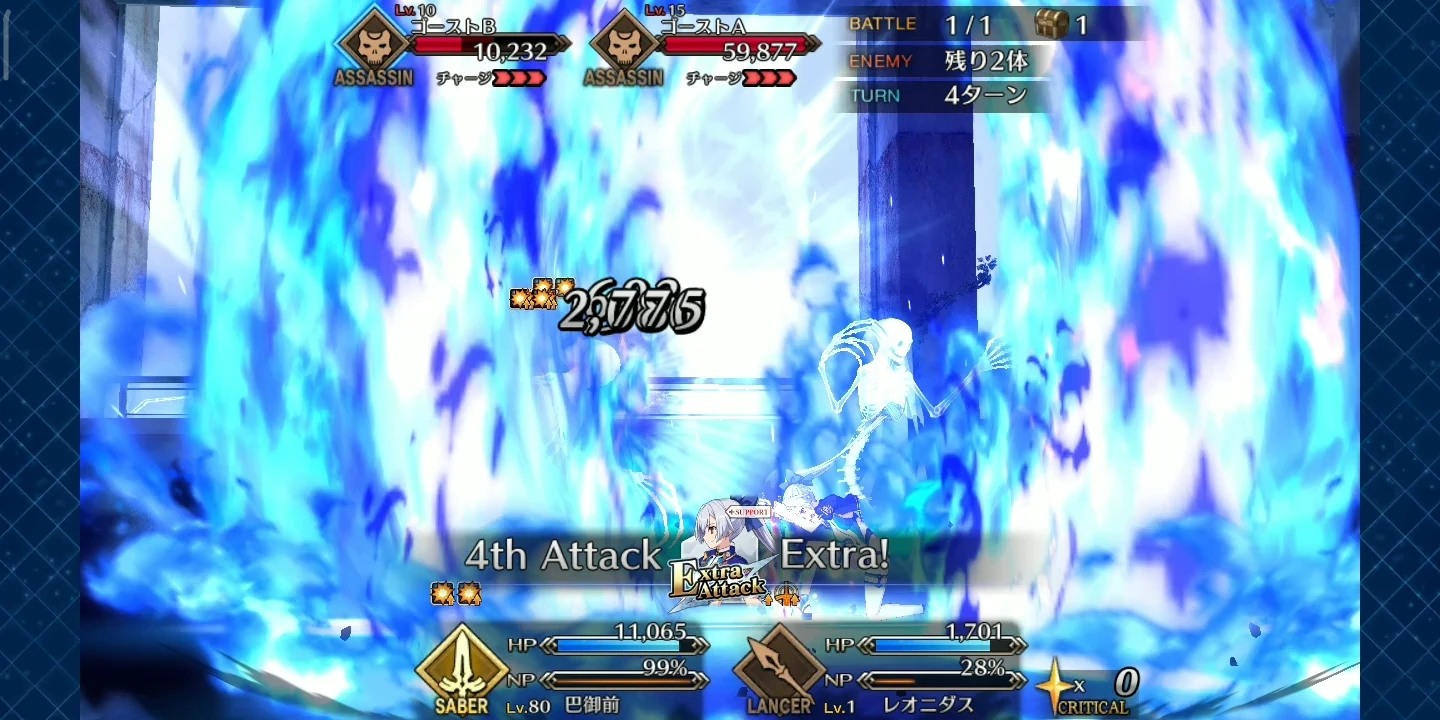Switch to the BATTLE header tab
1440x720 pixels.
pyautogui.click(x=883, y=24)
